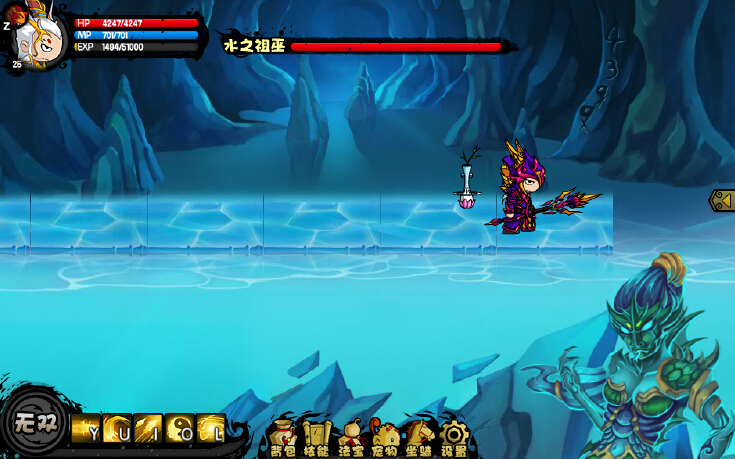The image size is (735, 459).
Task: Open the 宠物 pet menu
Action: (x=385, y=436)
